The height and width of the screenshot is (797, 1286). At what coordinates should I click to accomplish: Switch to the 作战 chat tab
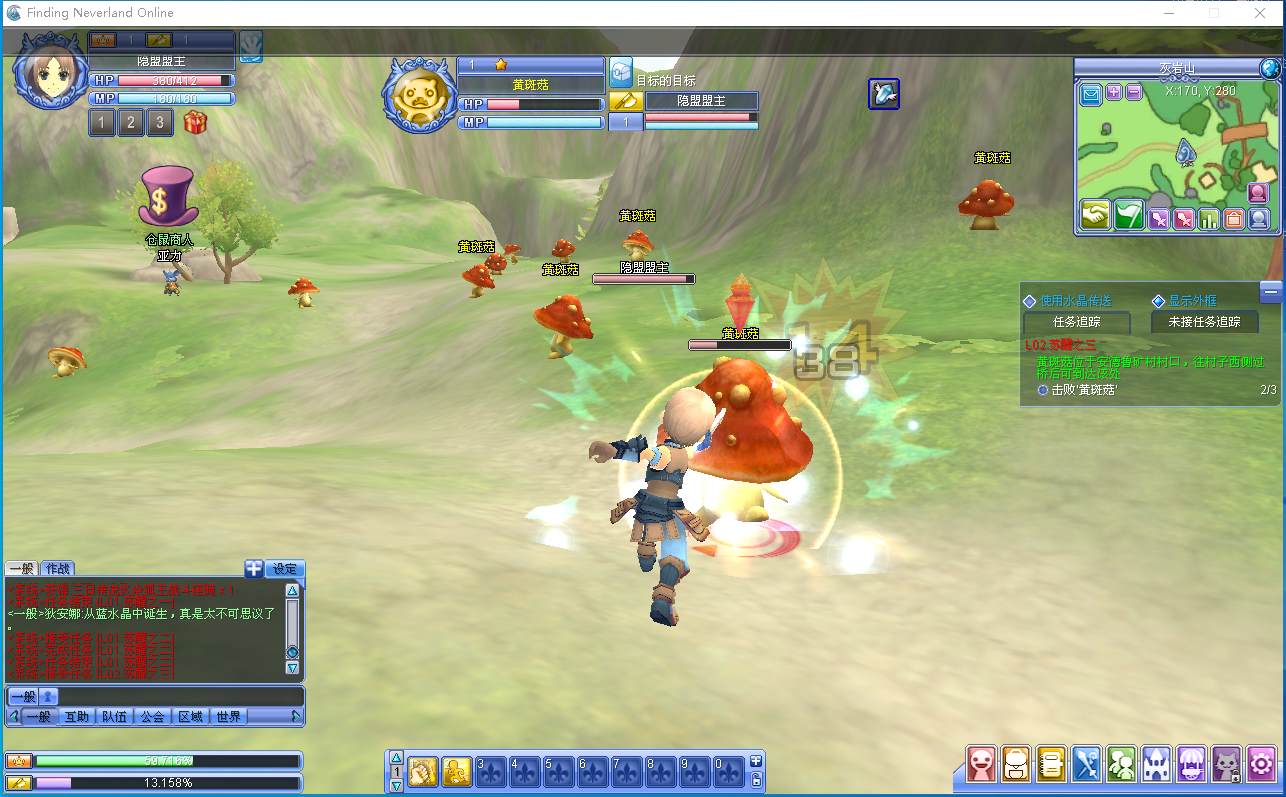point(58,568)
